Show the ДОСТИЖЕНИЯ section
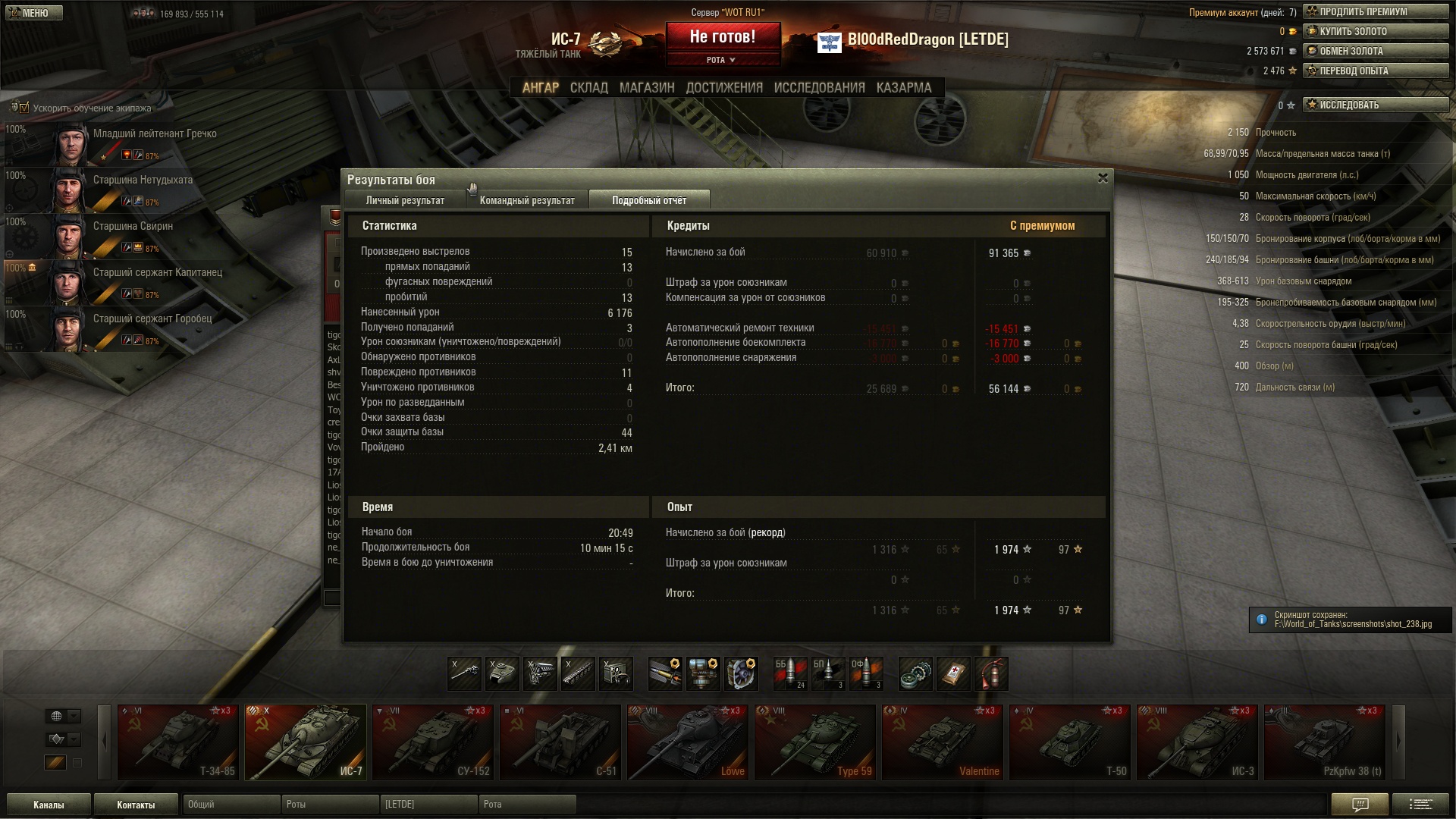The height and width of the screenshot is (819, 1456). pos(724,88)
